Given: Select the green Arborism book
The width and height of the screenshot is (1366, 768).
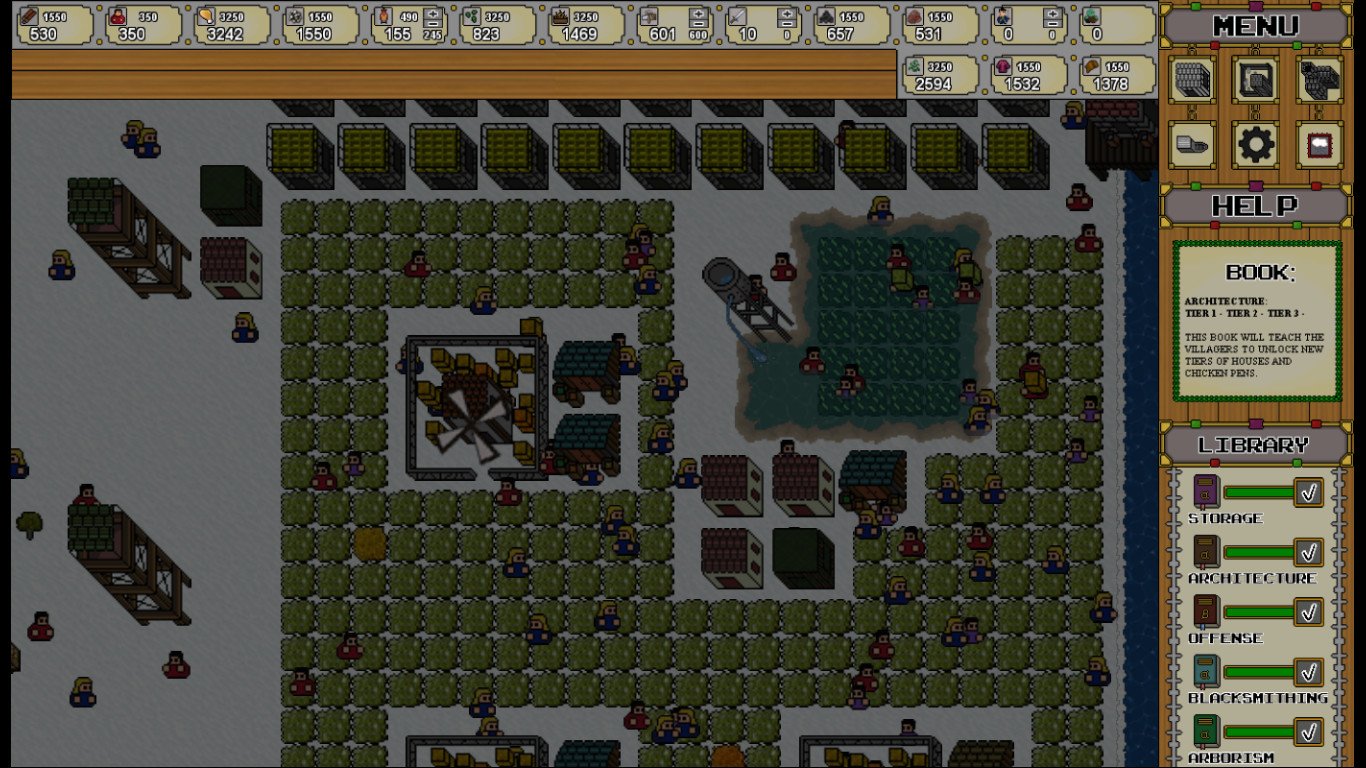Looking at the screenshot, I should point(1206,732).
